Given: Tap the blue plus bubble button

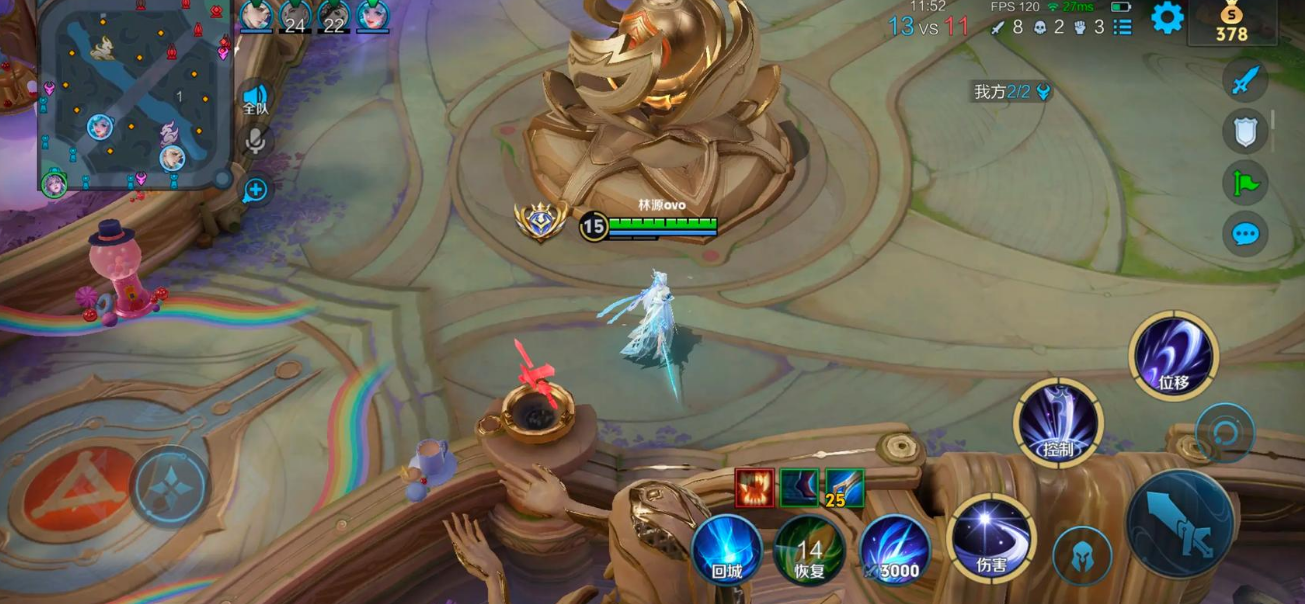Looking at the screenshot, I should click(x=255, y=190).
